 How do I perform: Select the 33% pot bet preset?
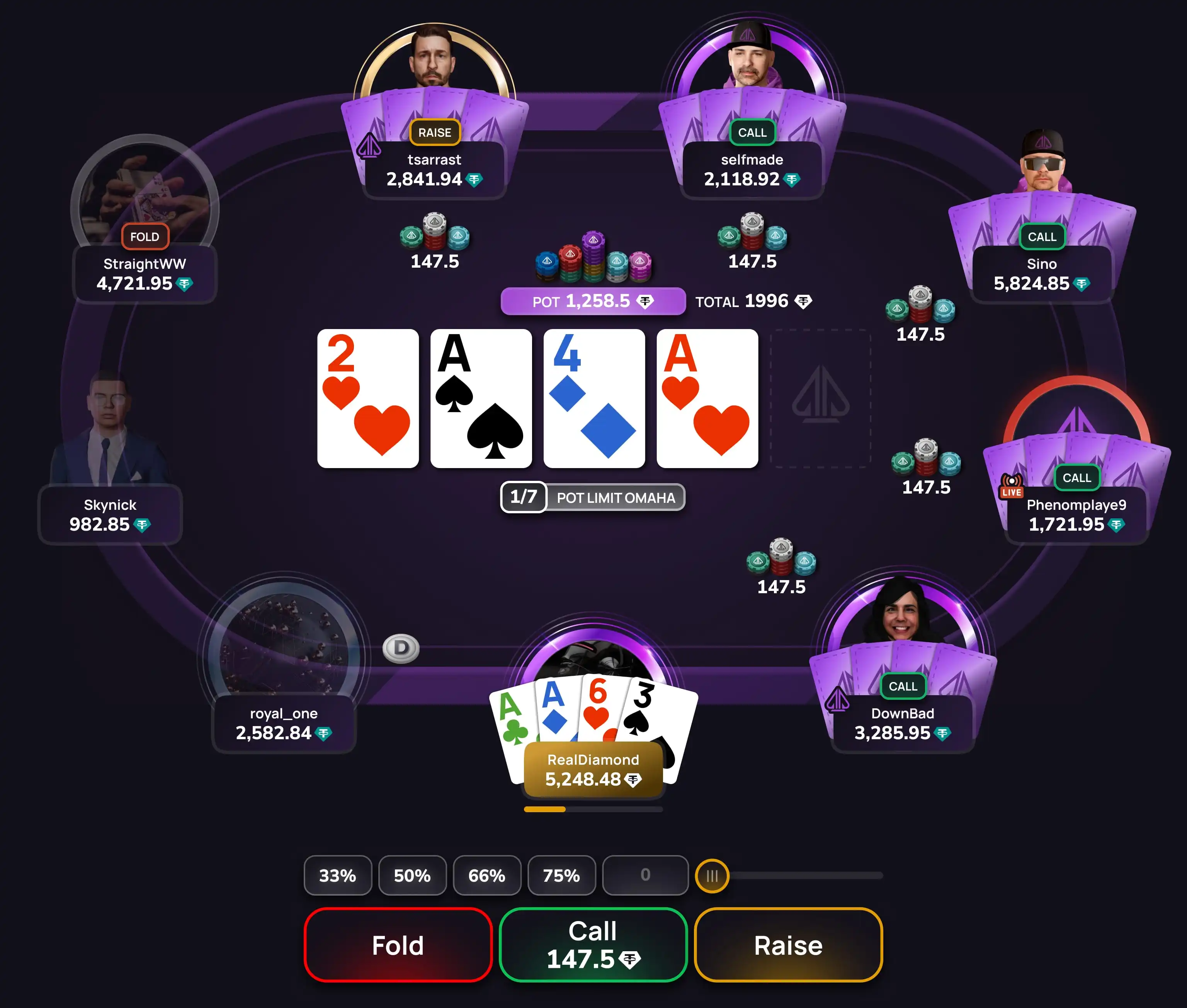pyautogui.click(x=338, y=876)
